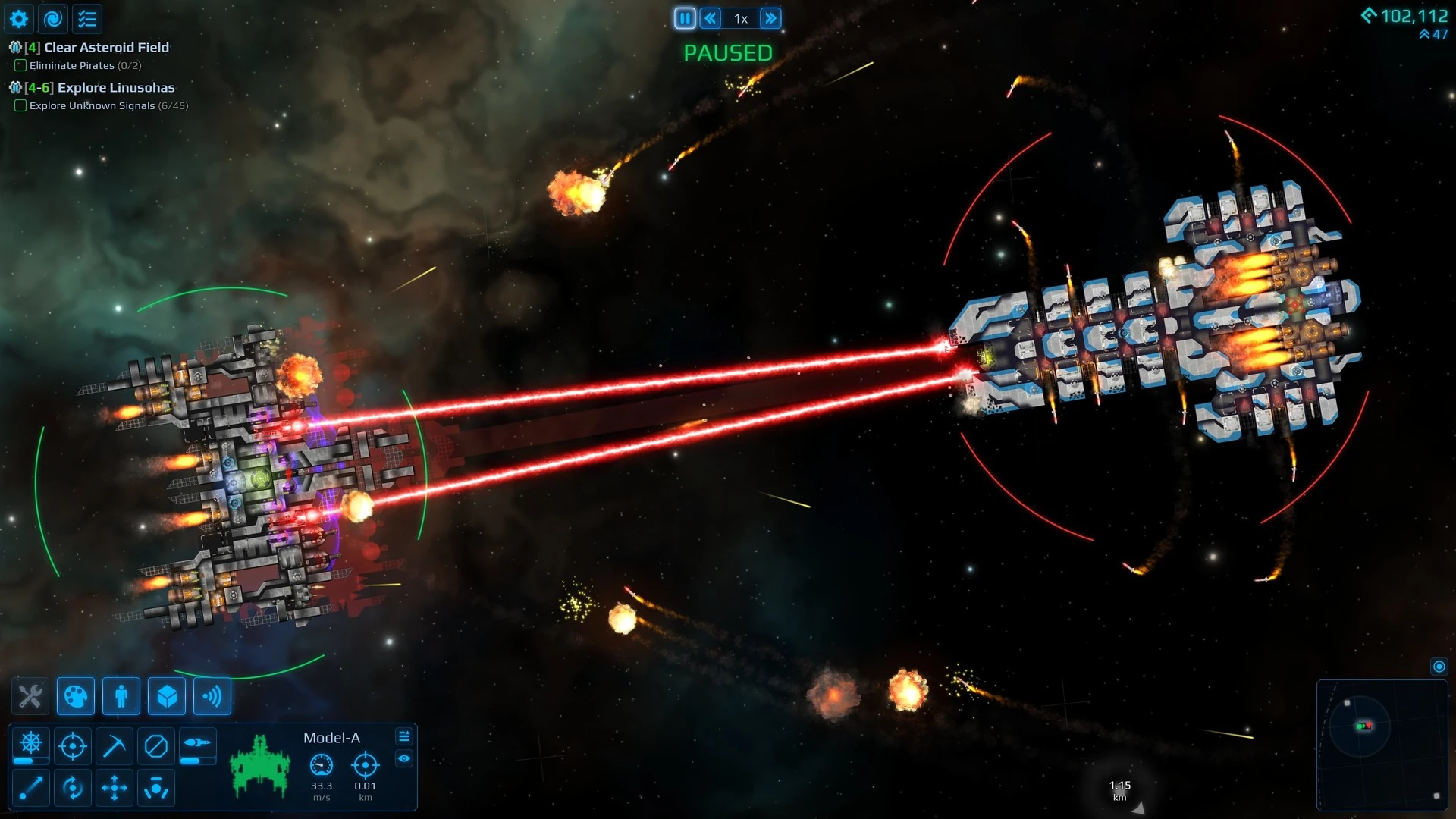Expand the Model-A options list
Viewport: 1456px width, 819px height.
tap(405, 736)
